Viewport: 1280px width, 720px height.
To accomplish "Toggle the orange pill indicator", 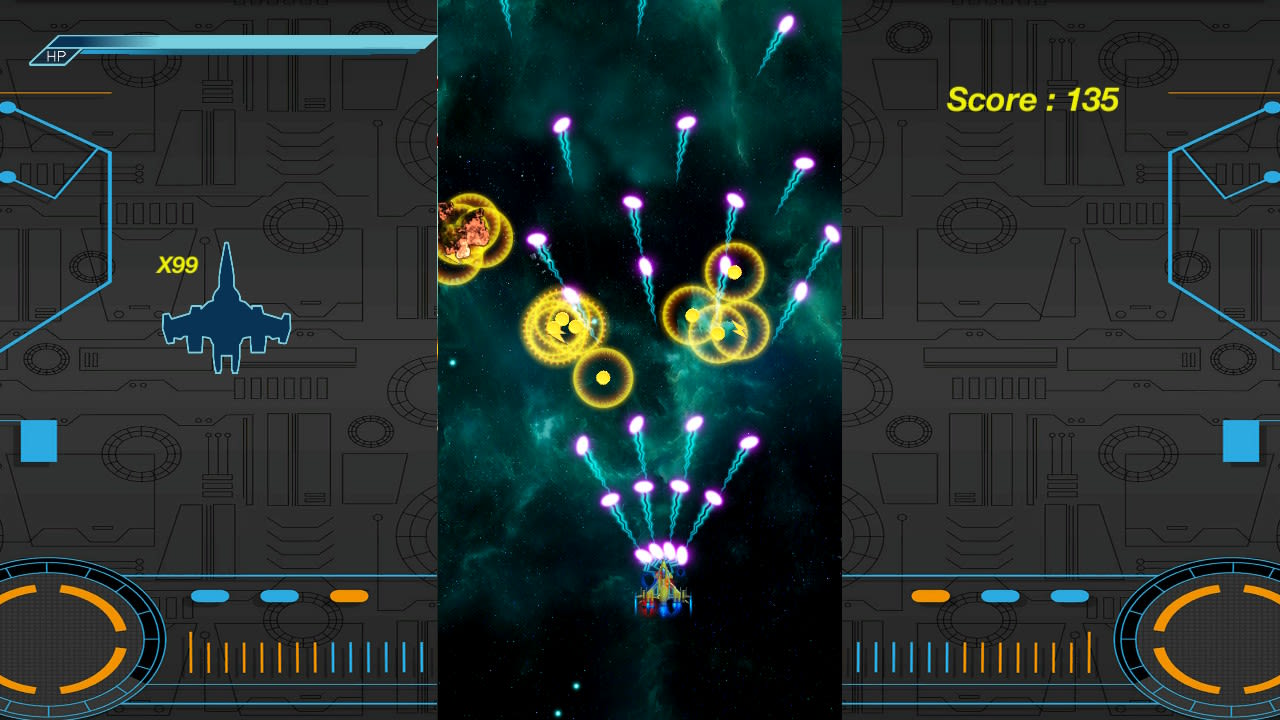I will [347, 595].
